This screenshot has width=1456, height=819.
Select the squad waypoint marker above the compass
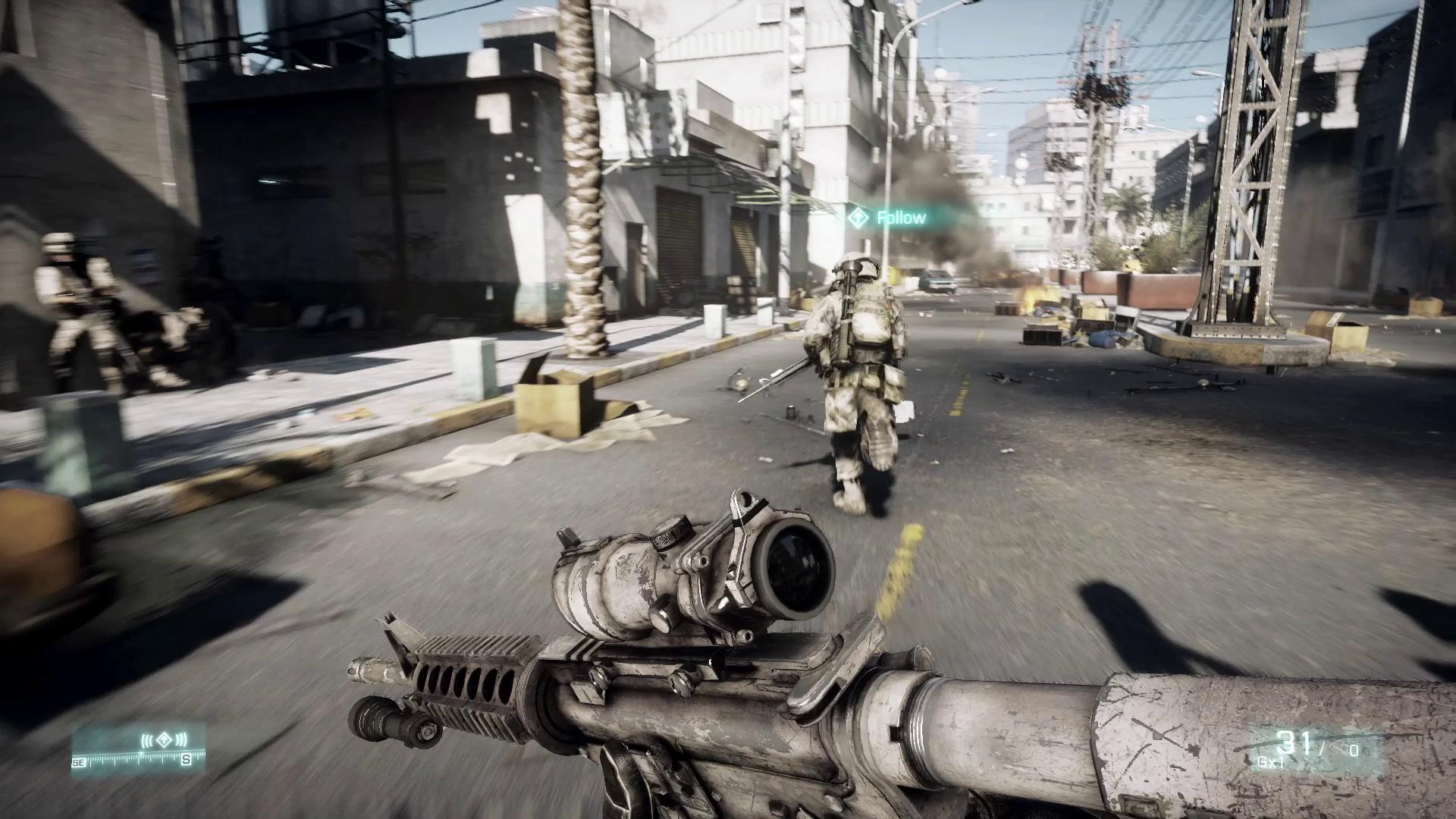pos(163,739)
